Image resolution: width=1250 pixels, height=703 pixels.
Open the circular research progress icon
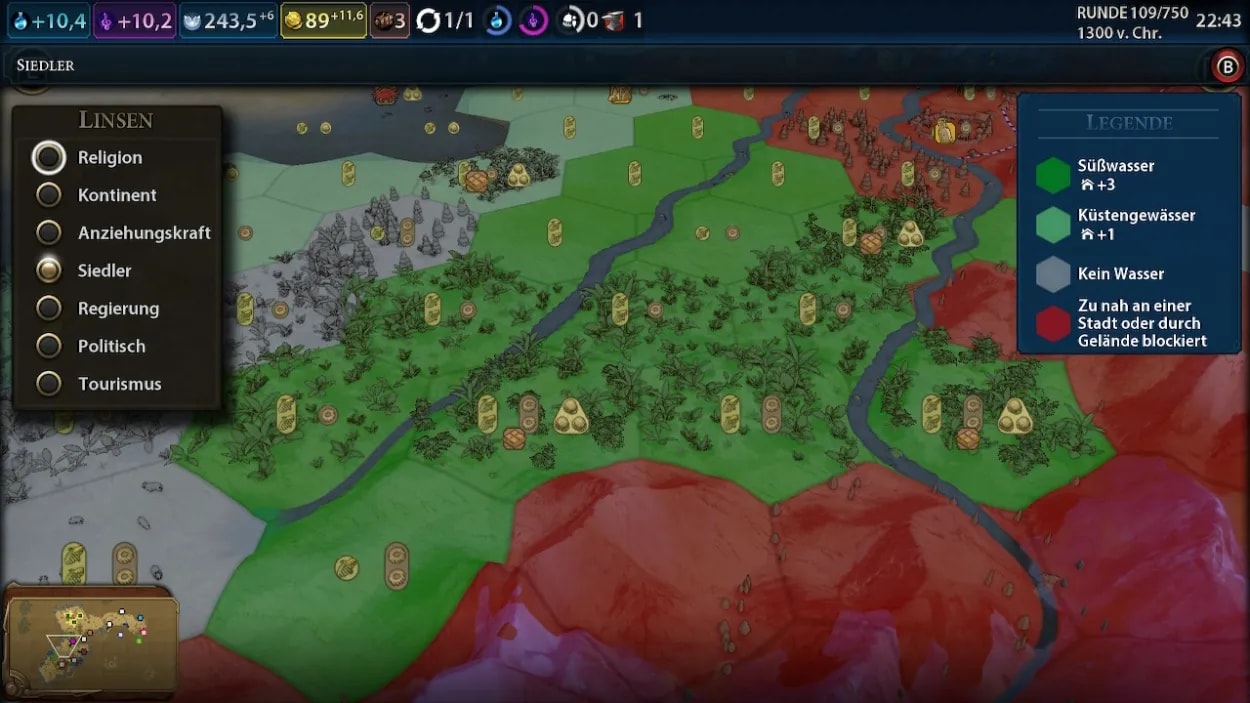[x=498, y=21]
